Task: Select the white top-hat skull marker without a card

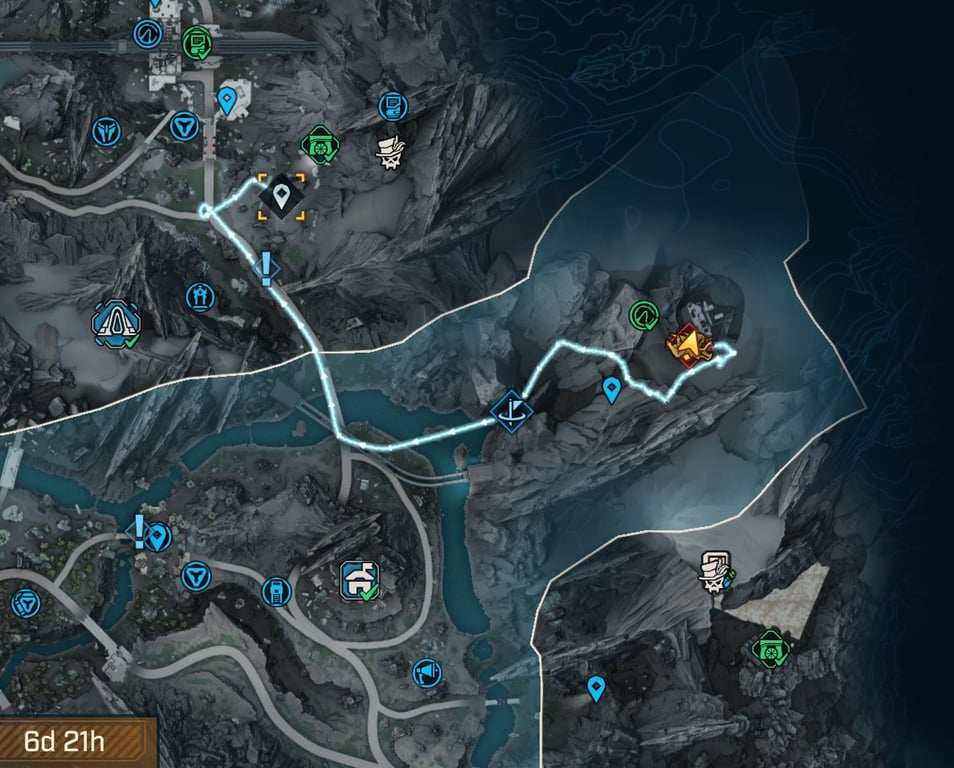Action: 389,151
